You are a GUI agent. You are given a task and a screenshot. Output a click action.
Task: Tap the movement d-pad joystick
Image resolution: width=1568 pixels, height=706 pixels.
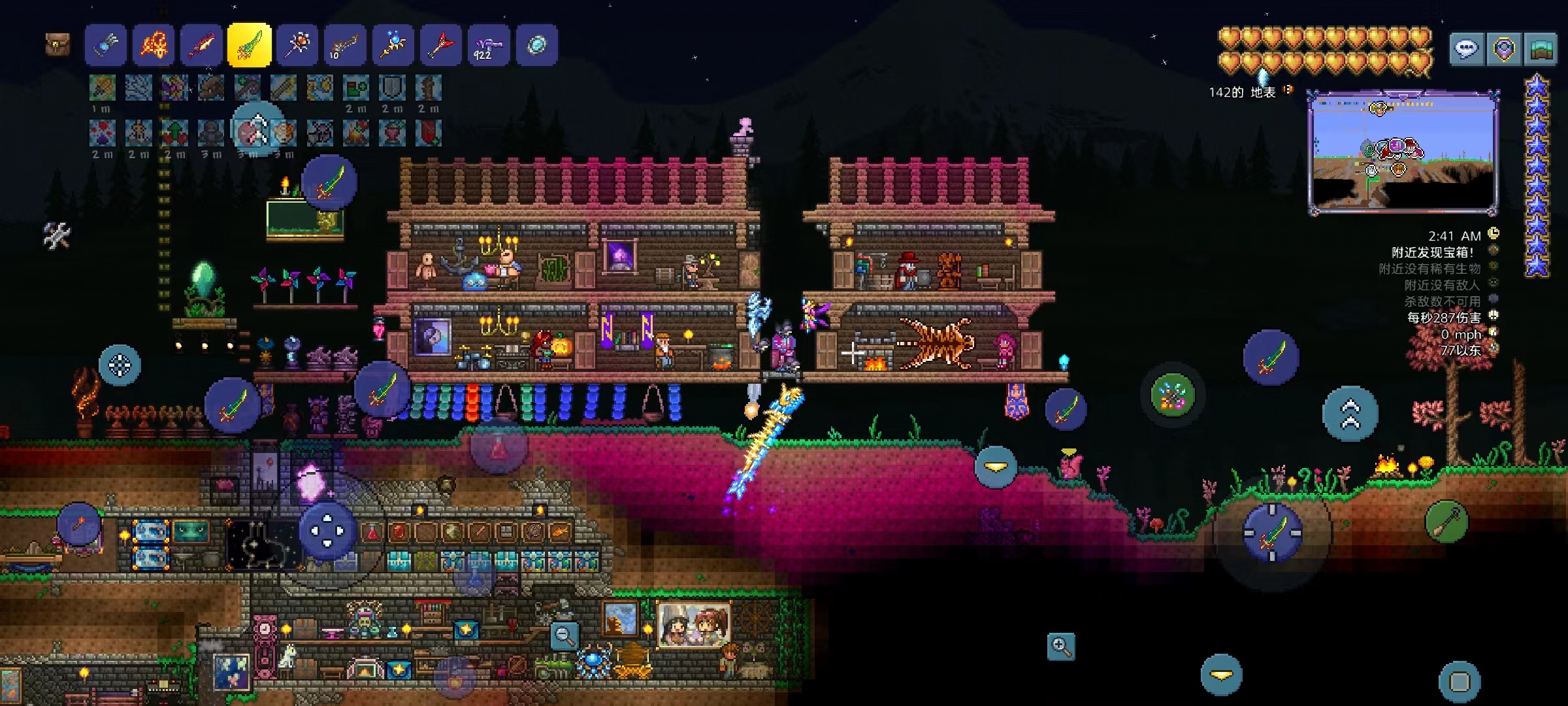(x=327, y=530)
